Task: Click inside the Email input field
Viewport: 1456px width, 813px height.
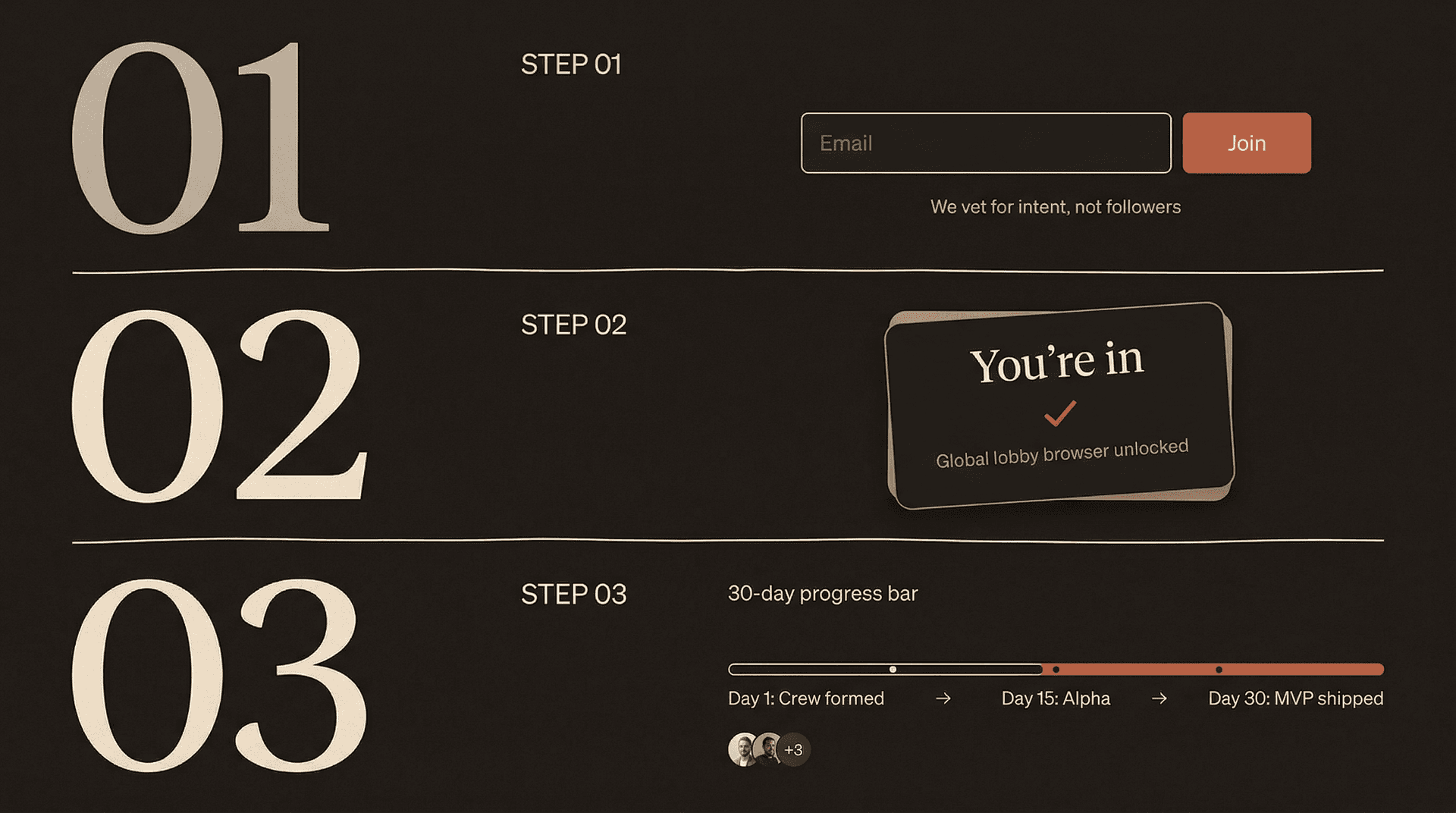Action: 986,143
